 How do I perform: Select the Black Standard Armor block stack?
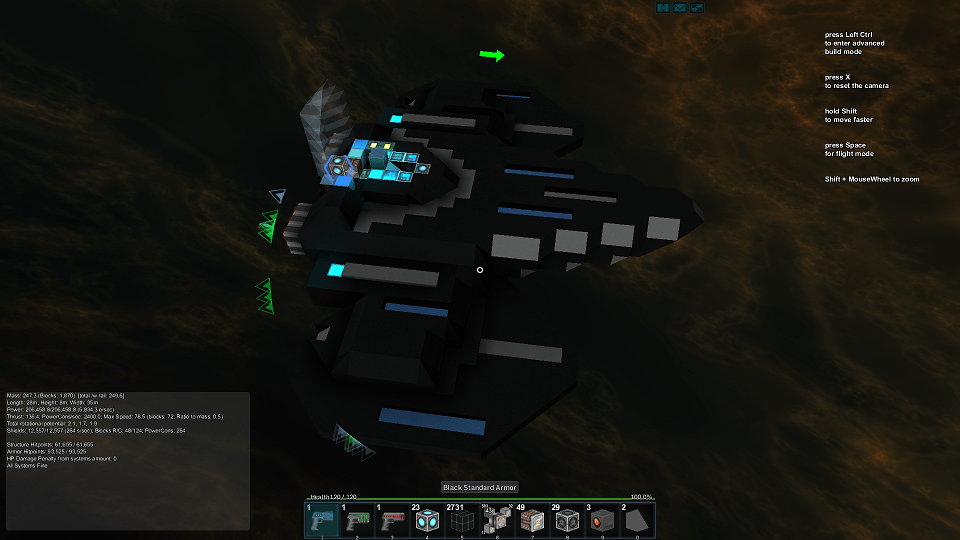tap(463, 520)
